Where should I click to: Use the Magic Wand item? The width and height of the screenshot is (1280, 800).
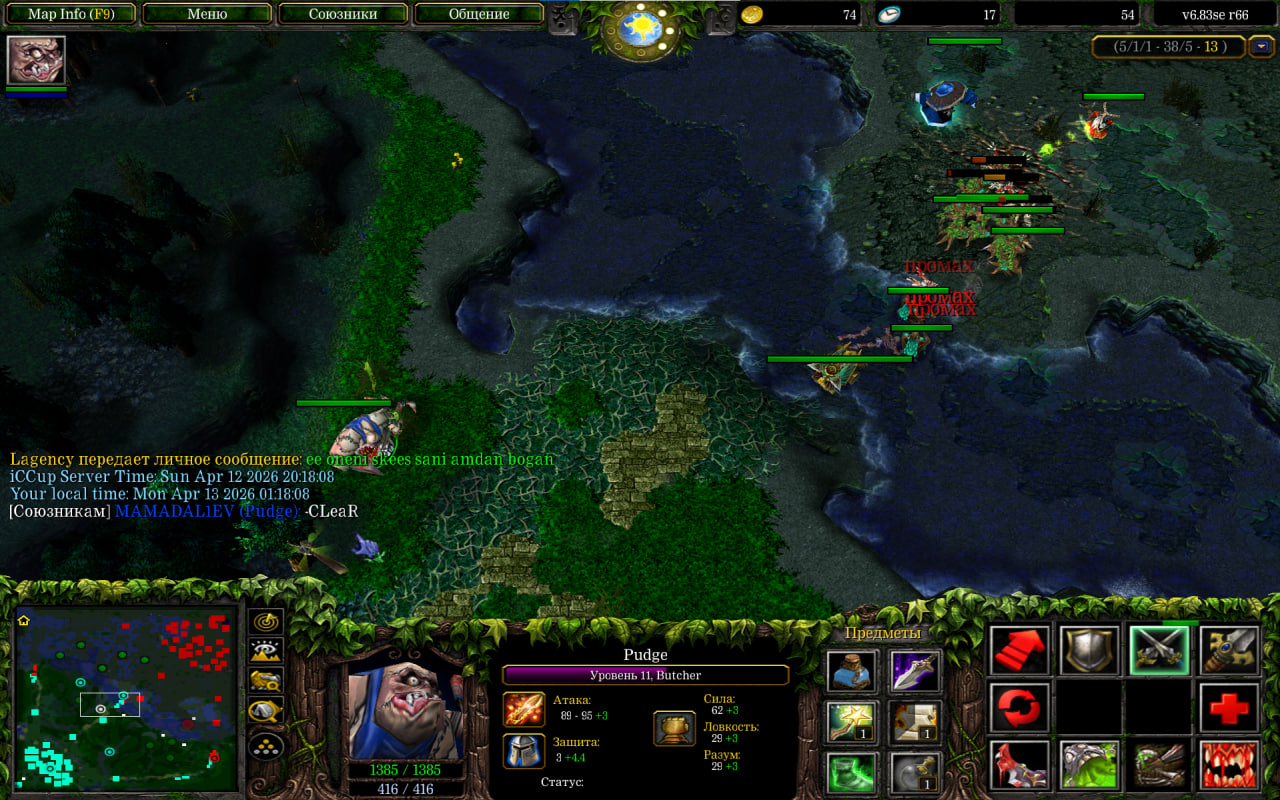852,721
